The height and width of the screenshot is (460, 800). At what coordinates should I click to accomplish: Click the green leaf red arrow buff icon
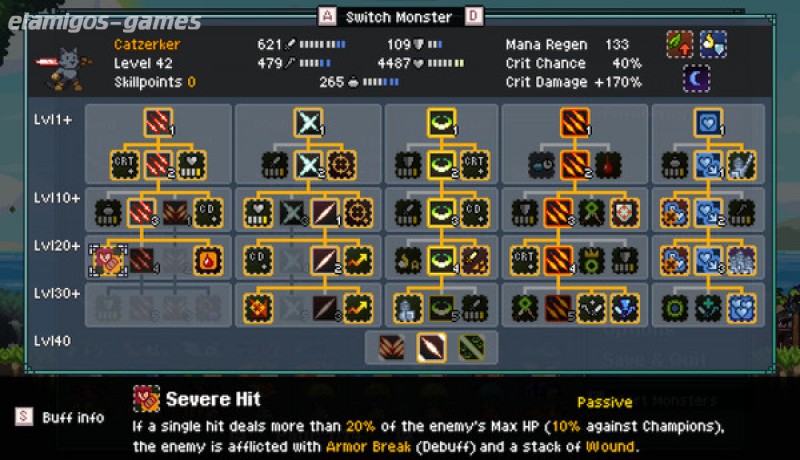pyautogui.click(x=680, y=44)
